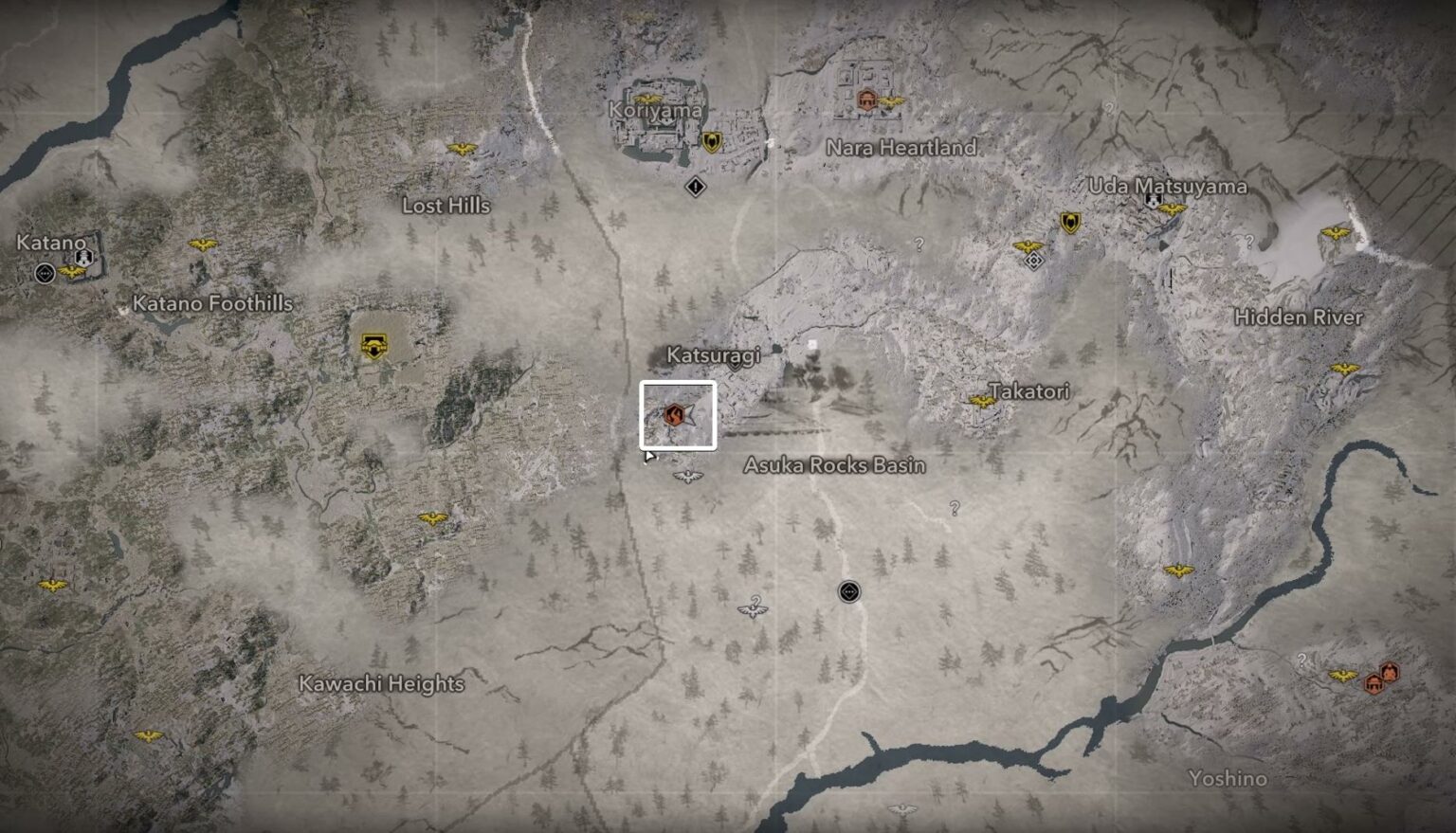The width and height of the screenshot is (1456, 833).
Task: Select the diamond marker beside Uda Matsuyama
Action: (1034, 261)
